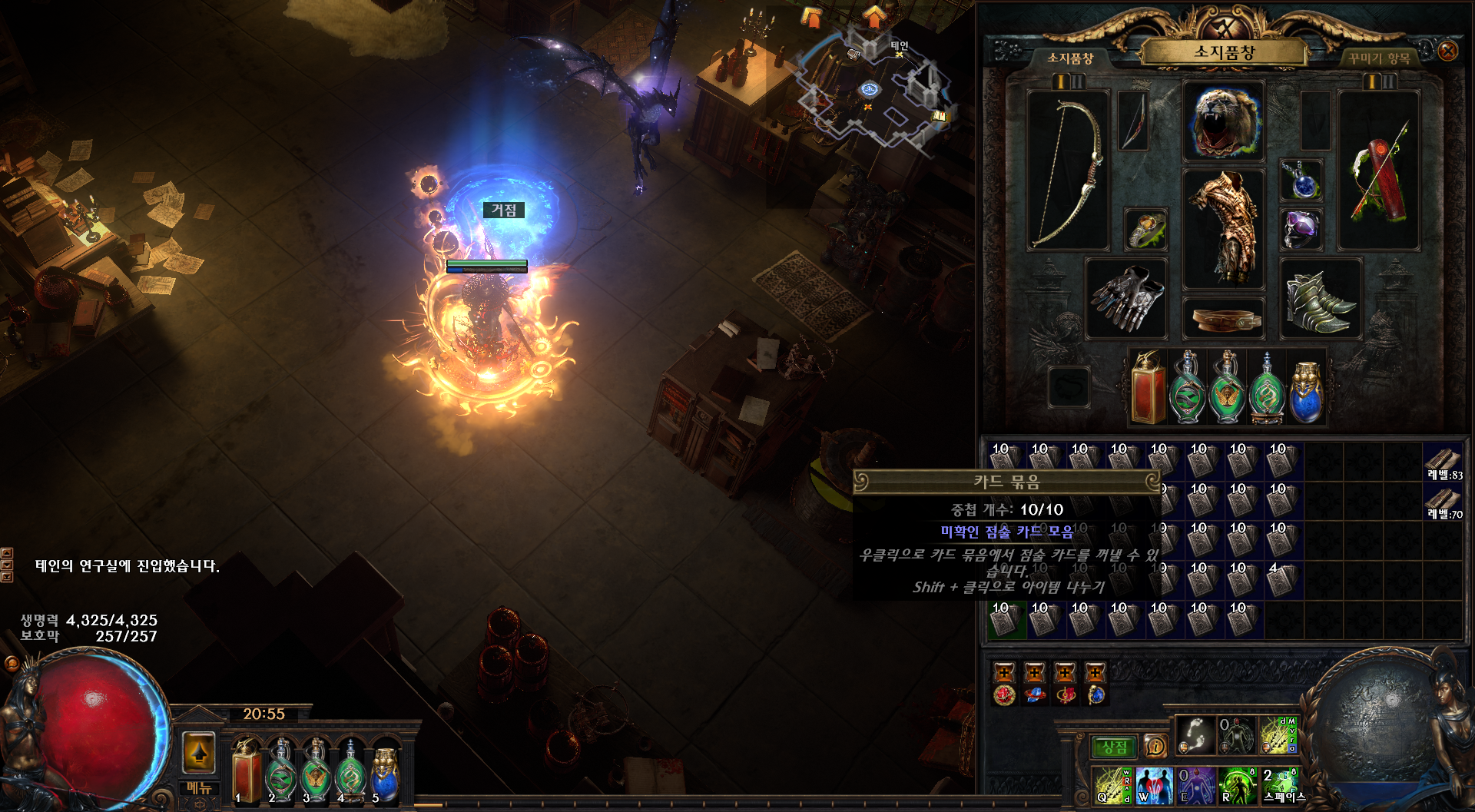1475x812 pixels.
Task: Select the equipped quiver slot
Action: tap(1379, 171)
